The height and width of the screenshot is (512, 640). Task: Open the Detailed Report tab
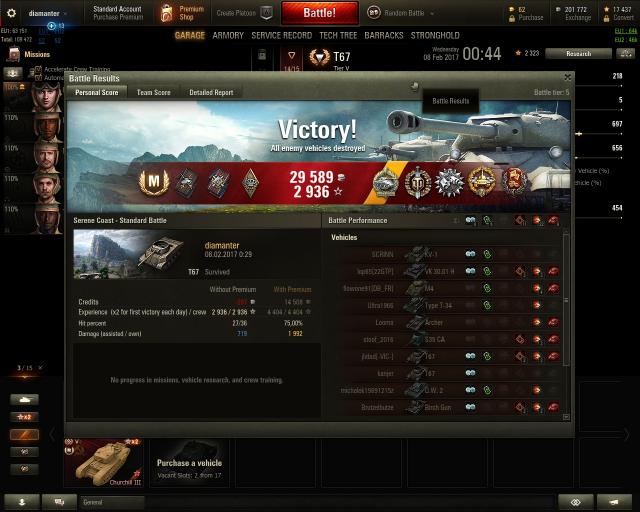[x=211, y=92]
